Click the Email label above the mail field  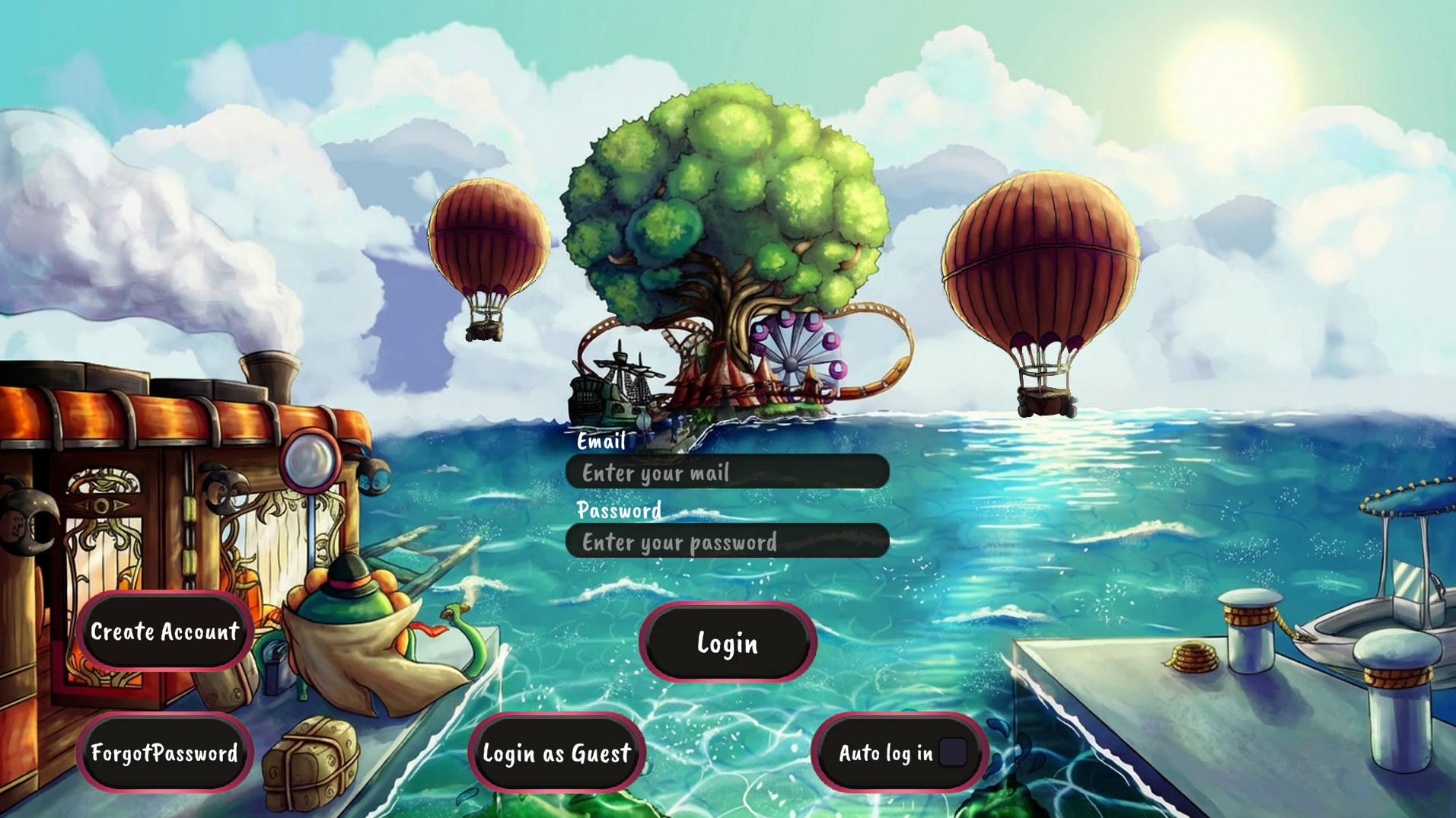(601, 442)
